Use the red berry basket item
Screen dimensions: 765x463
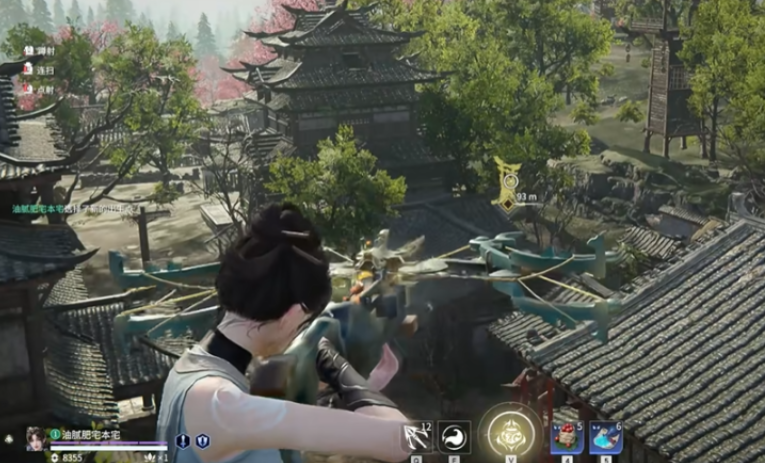coord(566,436)
